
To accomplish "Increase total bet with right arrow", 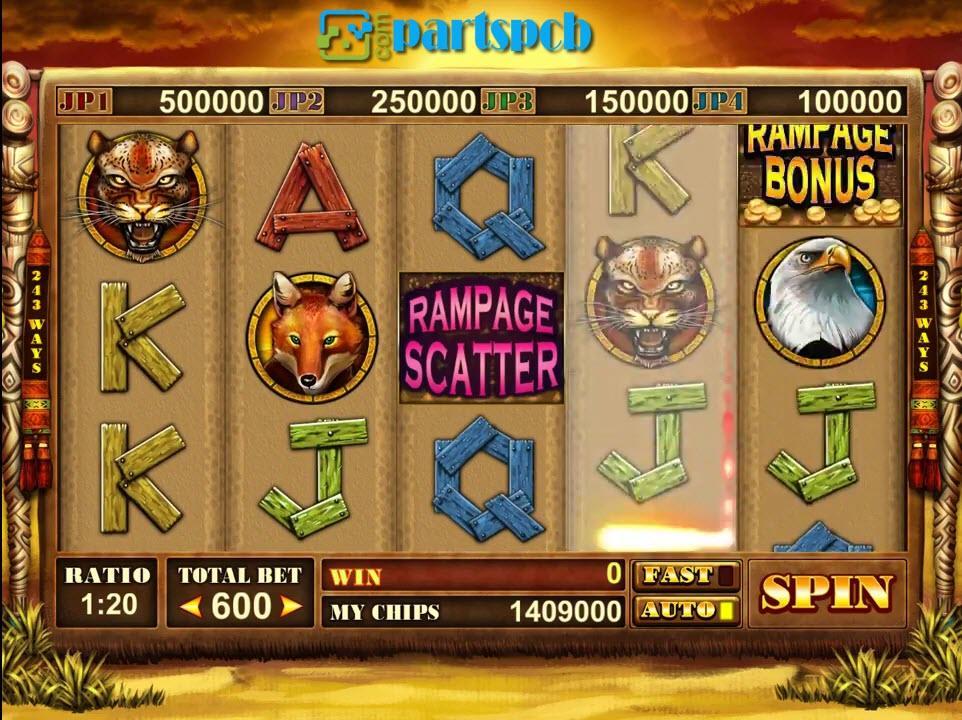I will [x=290, y=606].
